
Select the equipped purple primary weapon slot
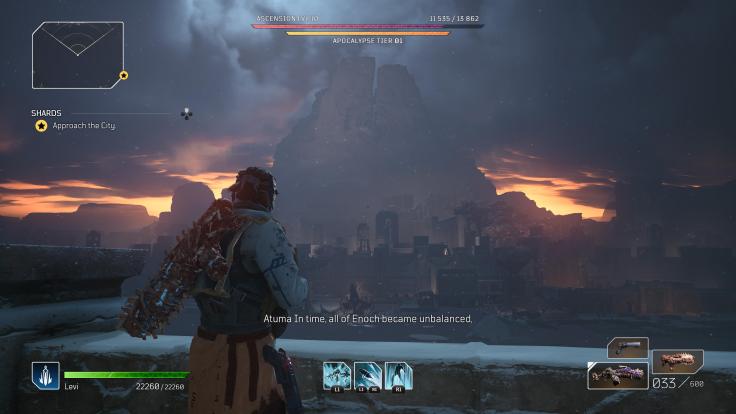pos(617,376)
